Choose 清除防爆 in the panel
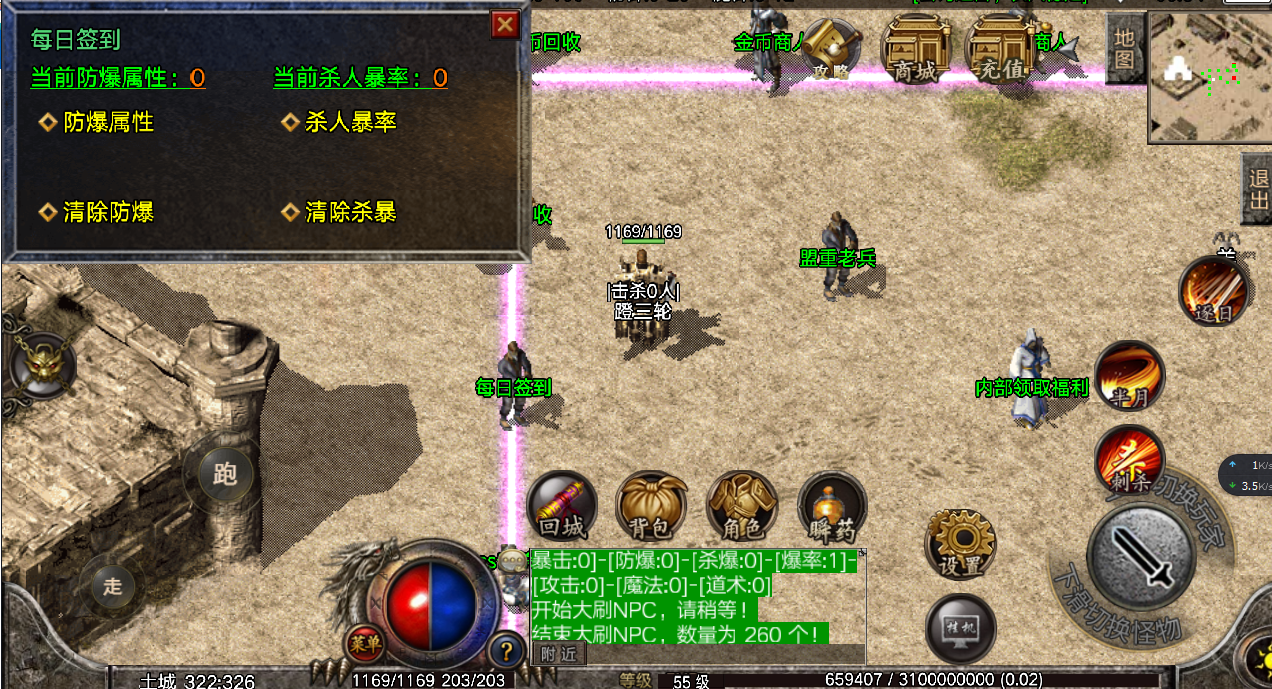 tap(108, 212)
